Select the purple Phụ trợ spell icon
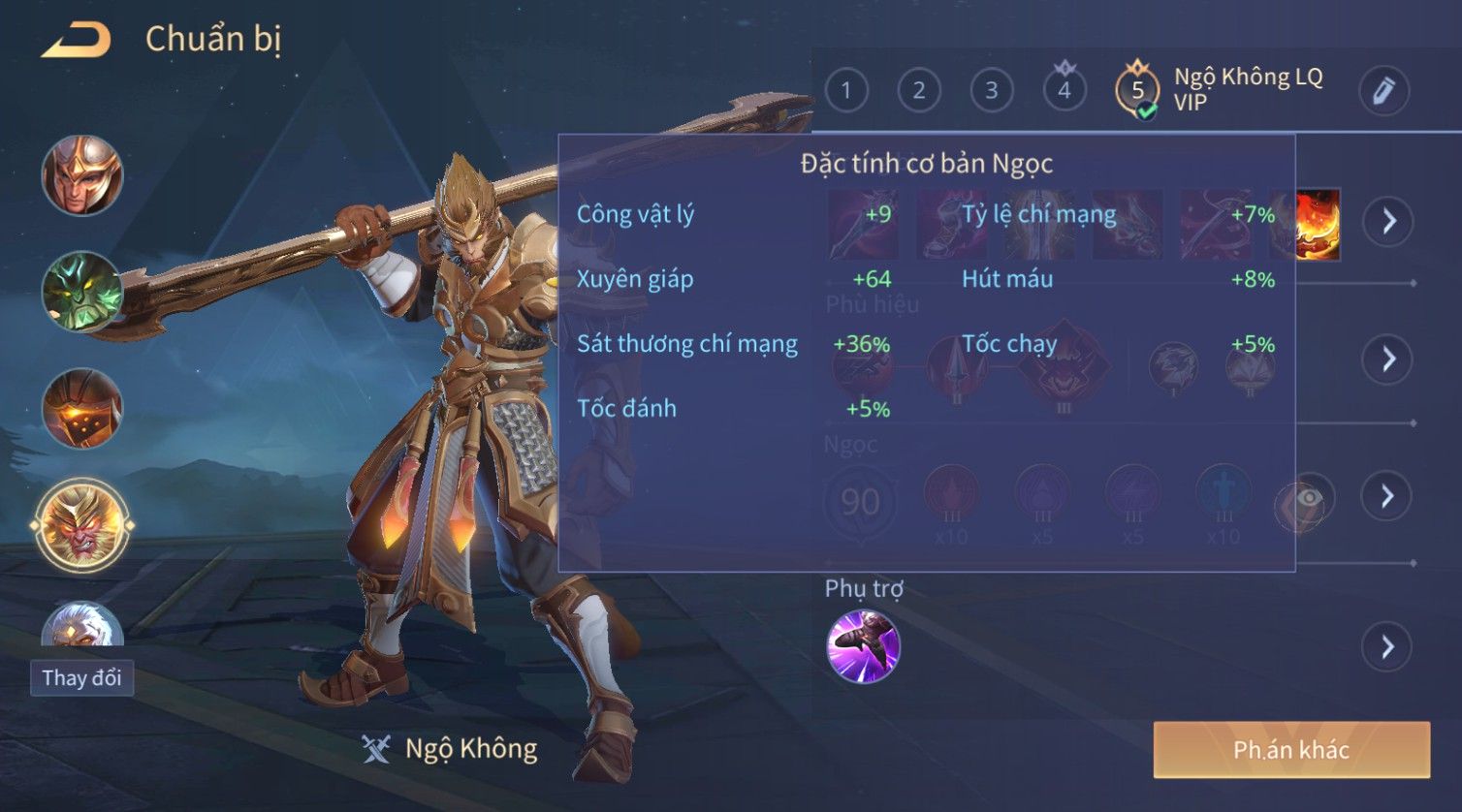Screen dimensions: 1462x812 pyautogui.click(x=863, y=646)
